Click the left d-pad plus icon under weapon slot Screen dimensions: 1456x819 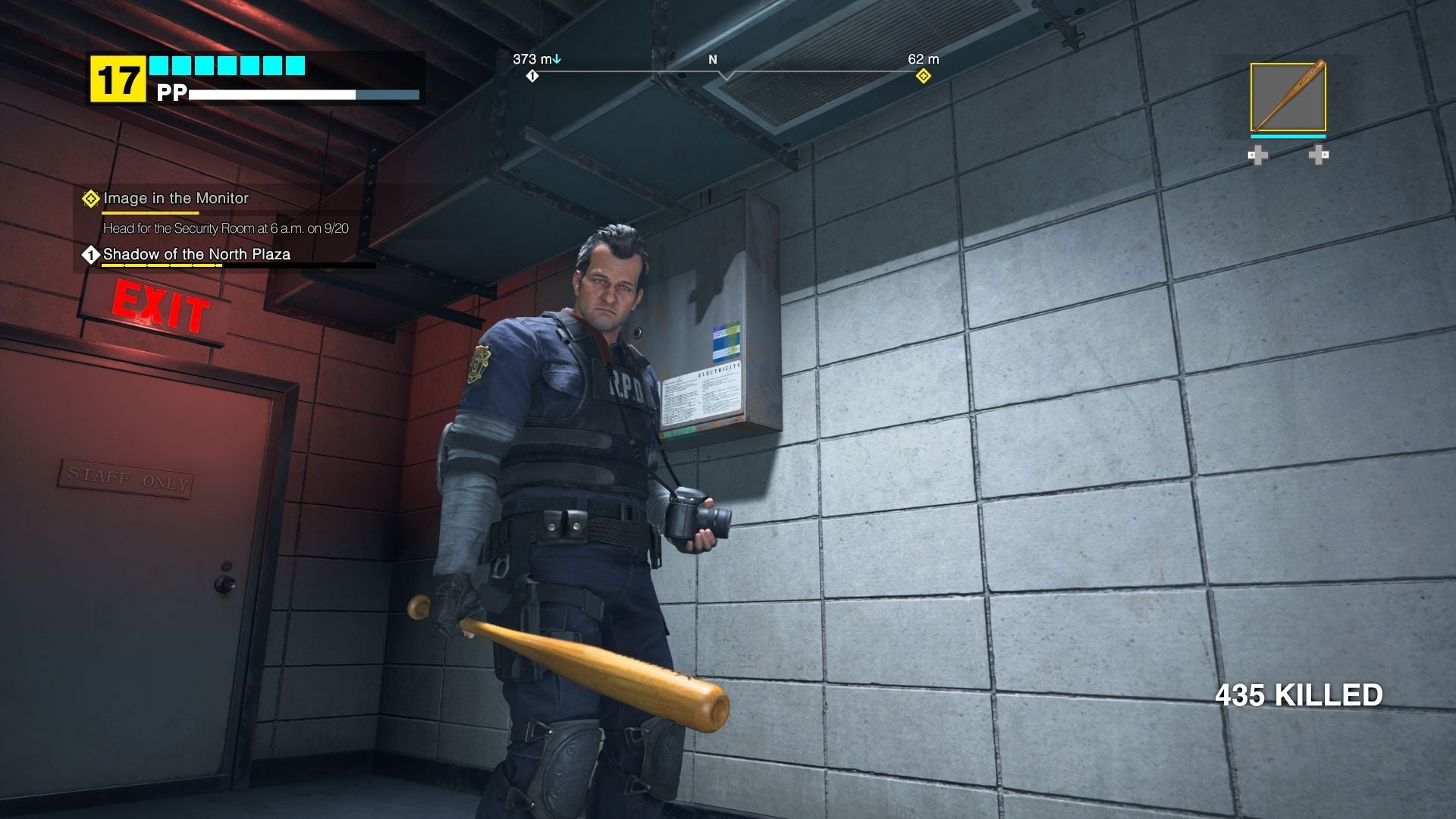point(1259,155)
